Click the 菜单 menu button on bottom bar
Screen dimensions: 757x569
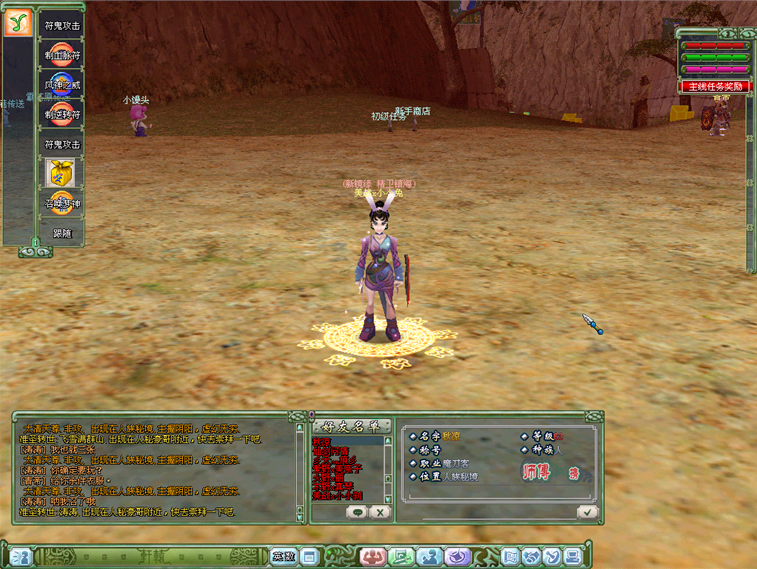pyautogui.click(x=283, y=556)
